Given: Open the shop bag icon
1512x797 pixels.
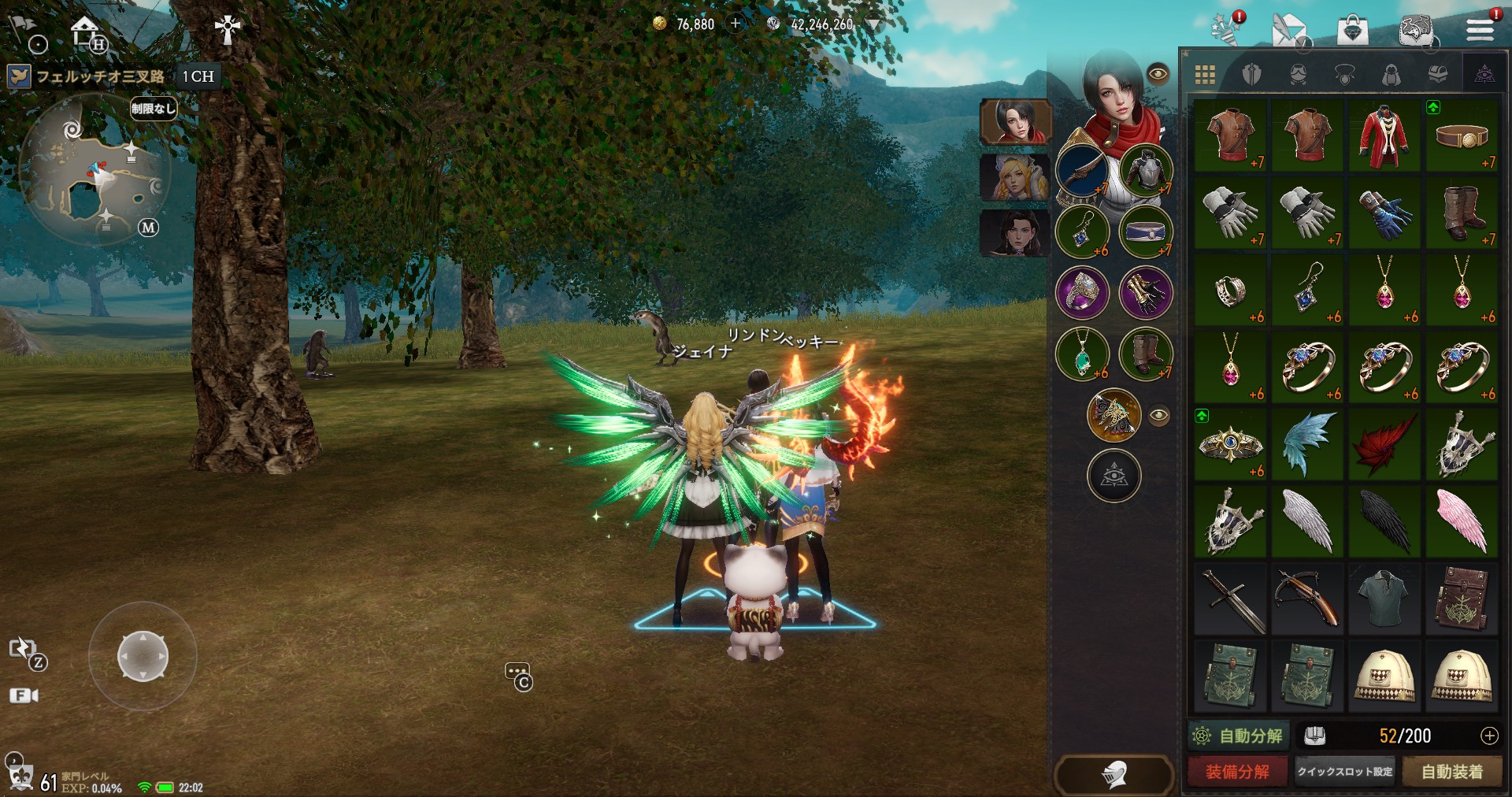Looking at the screenshot, I should tap(1352, 32).
